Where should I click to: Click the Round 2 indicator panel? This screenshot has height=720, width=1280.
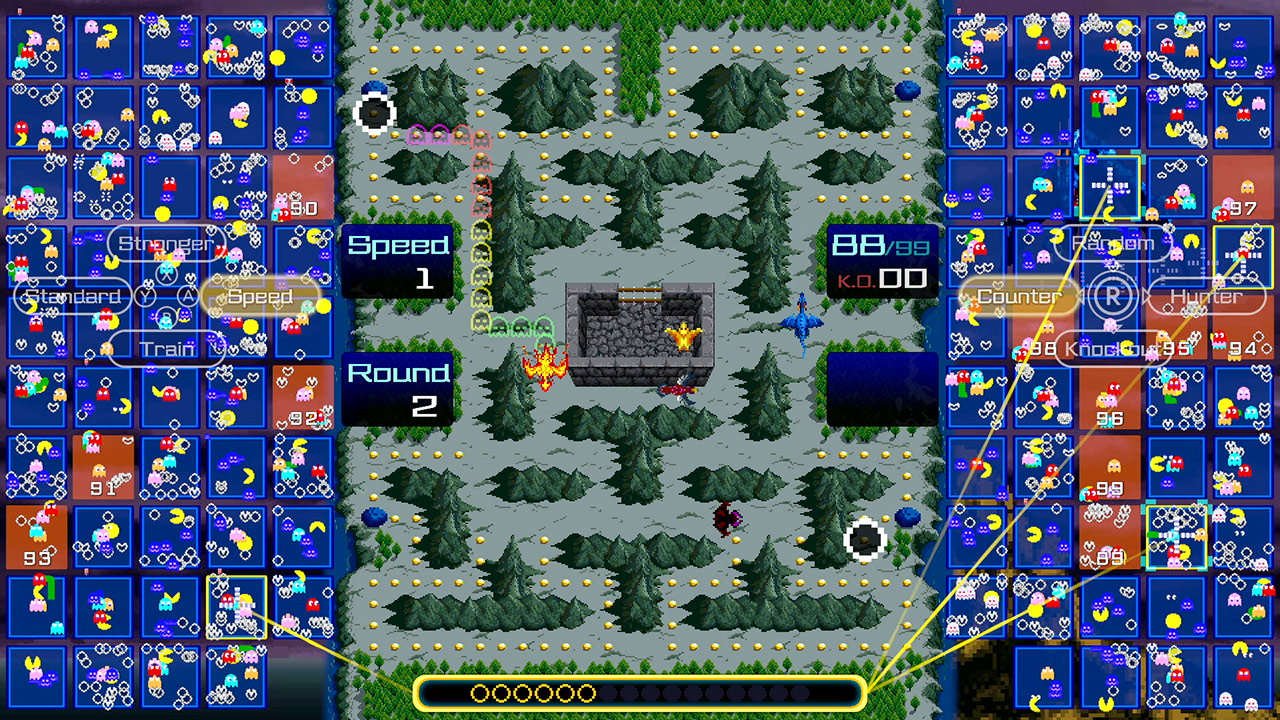point(399,388)
